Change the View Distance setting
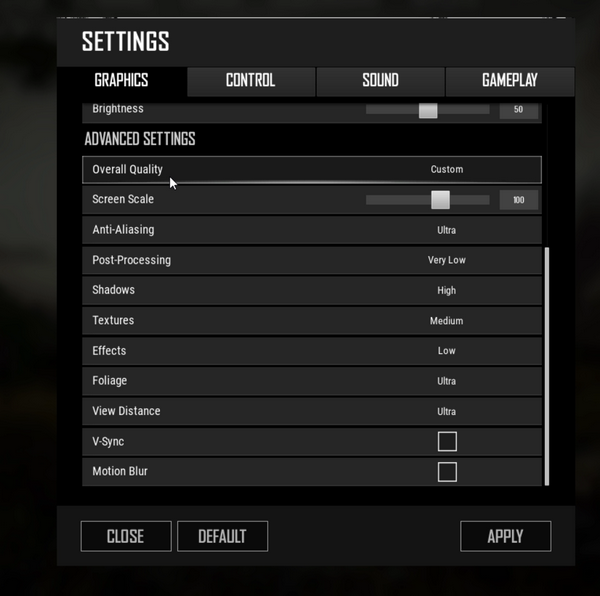 446,411
